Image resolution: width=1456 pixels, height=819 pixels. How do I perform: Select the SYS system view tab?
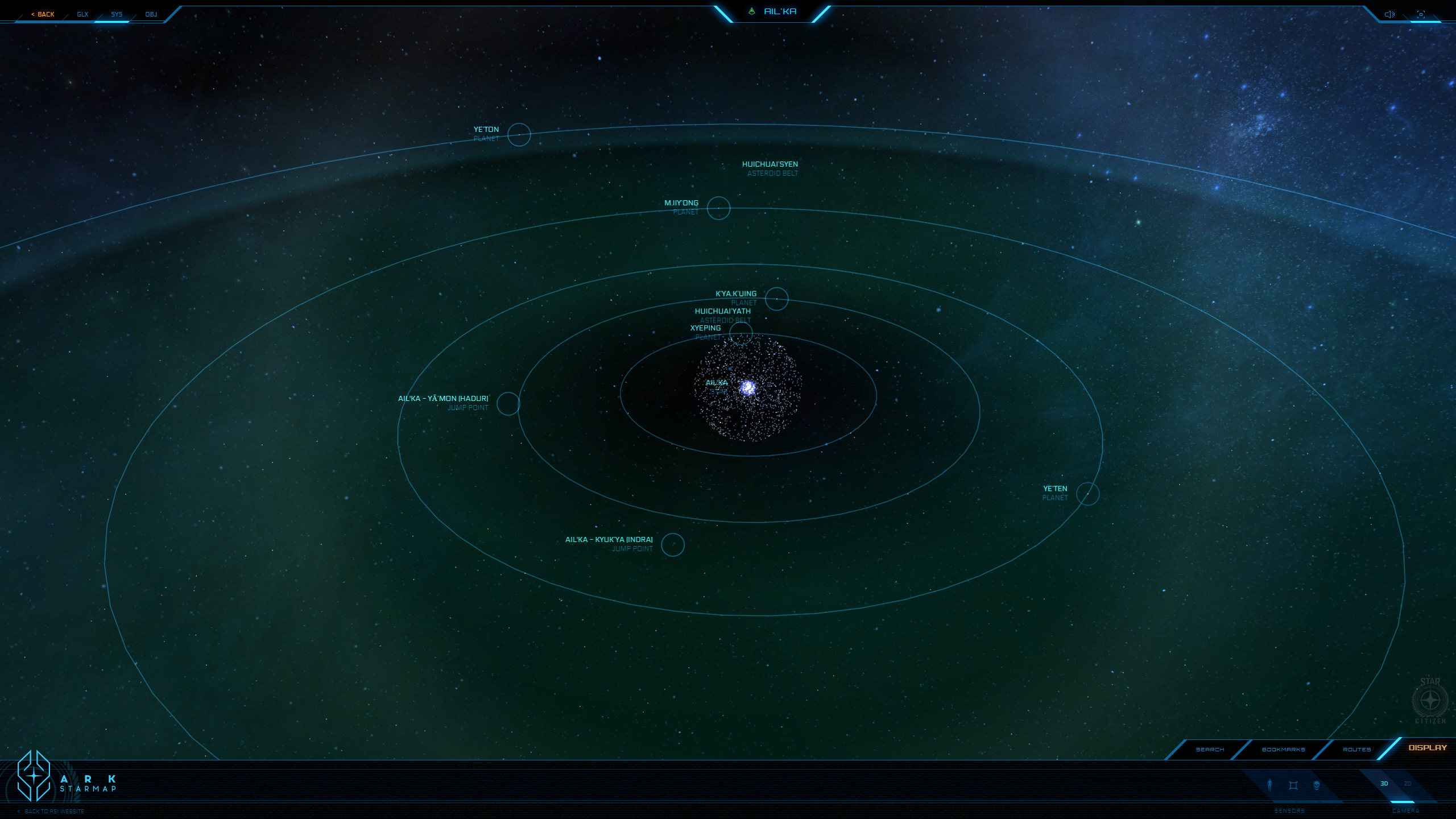point(117,14)
